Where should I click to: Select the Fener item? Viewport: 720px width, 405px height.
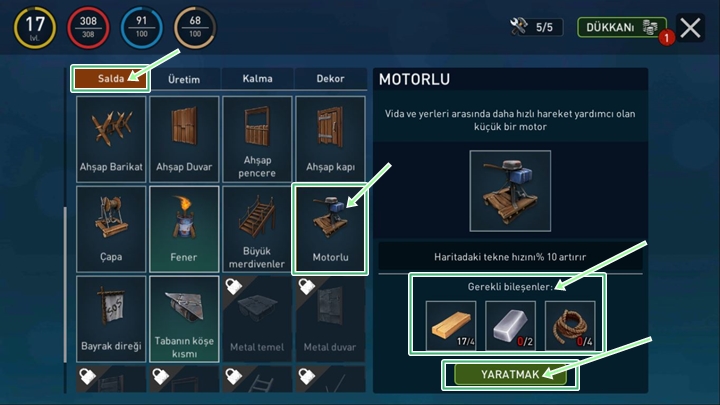click(184, 229)
